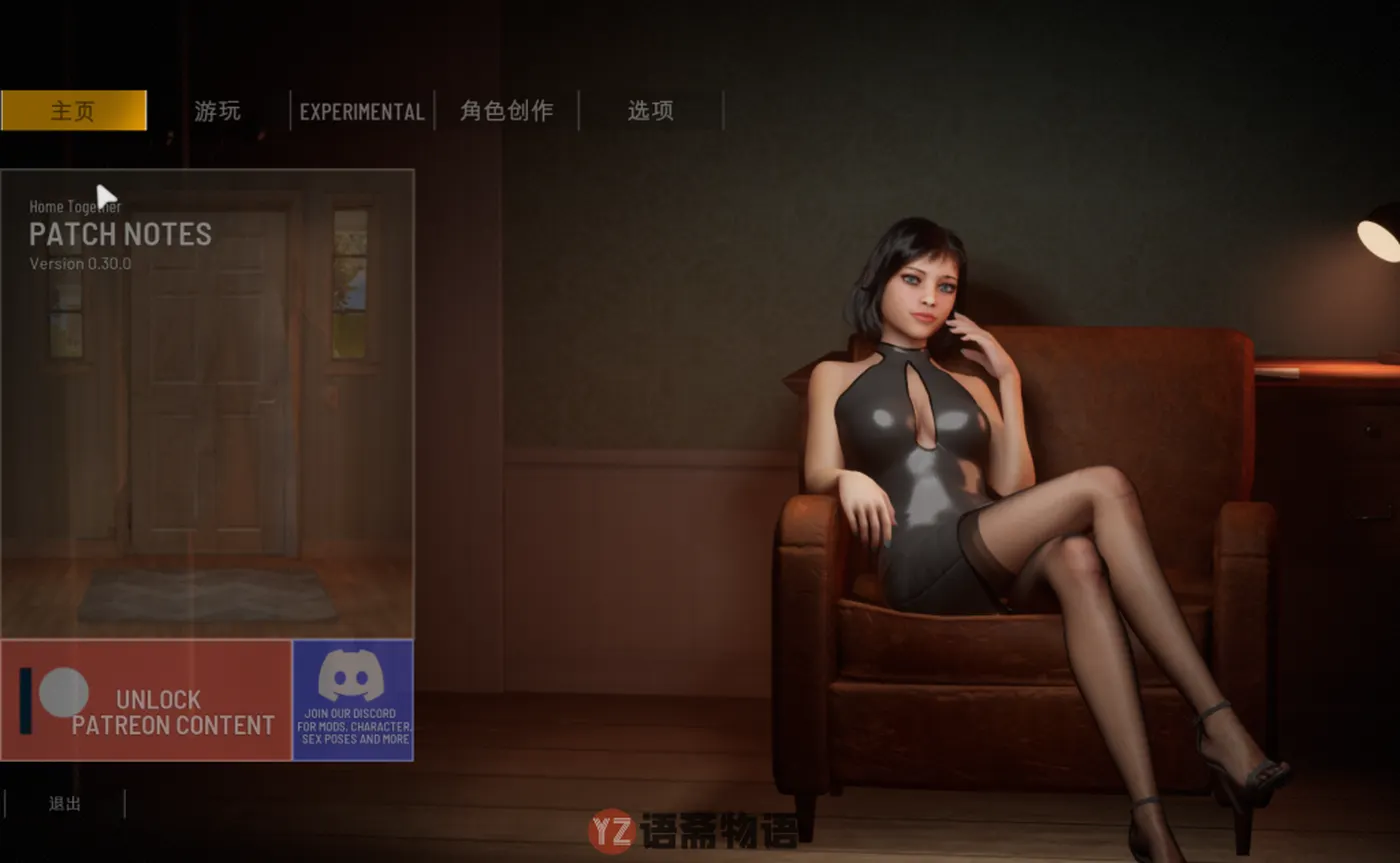Click the 退出 exit button
The image size is (1400, 863).
tap(62, 803)
